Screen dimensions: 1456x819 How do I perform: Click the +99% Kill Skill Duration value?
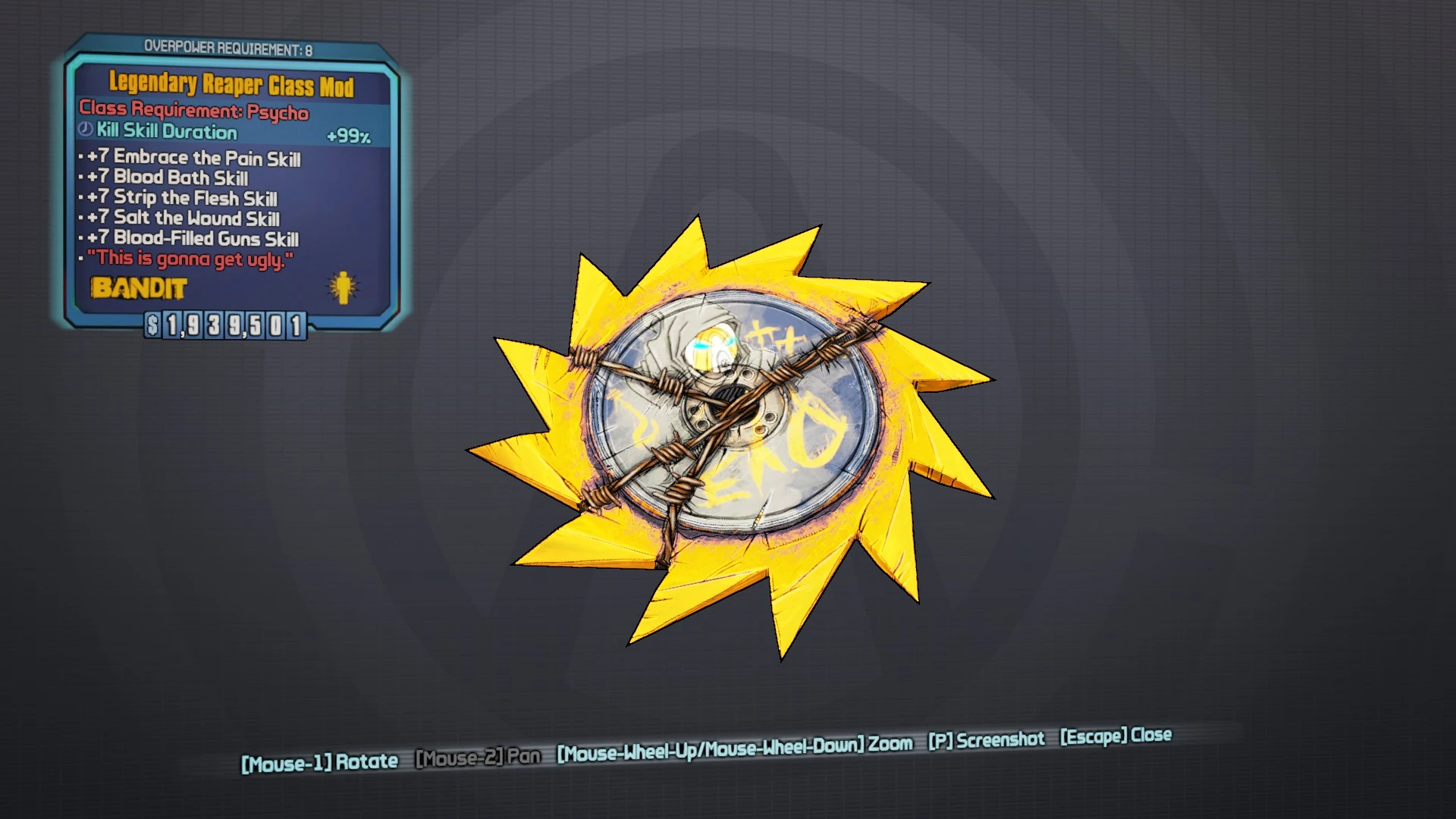point(349,133)
